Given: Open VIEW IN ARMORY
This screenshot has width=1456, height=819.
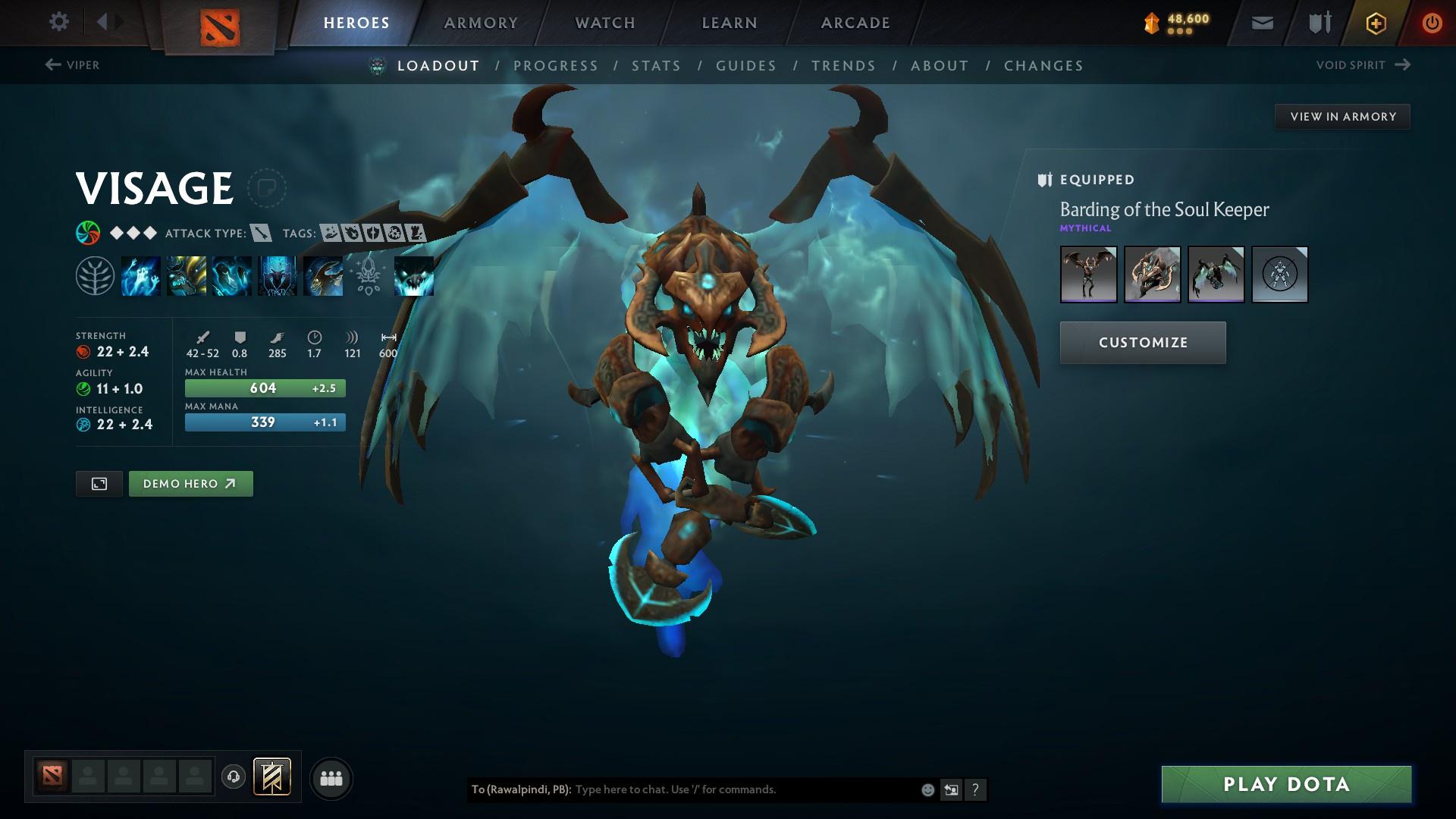Looking at the screenshot, I should point(1342,116).
